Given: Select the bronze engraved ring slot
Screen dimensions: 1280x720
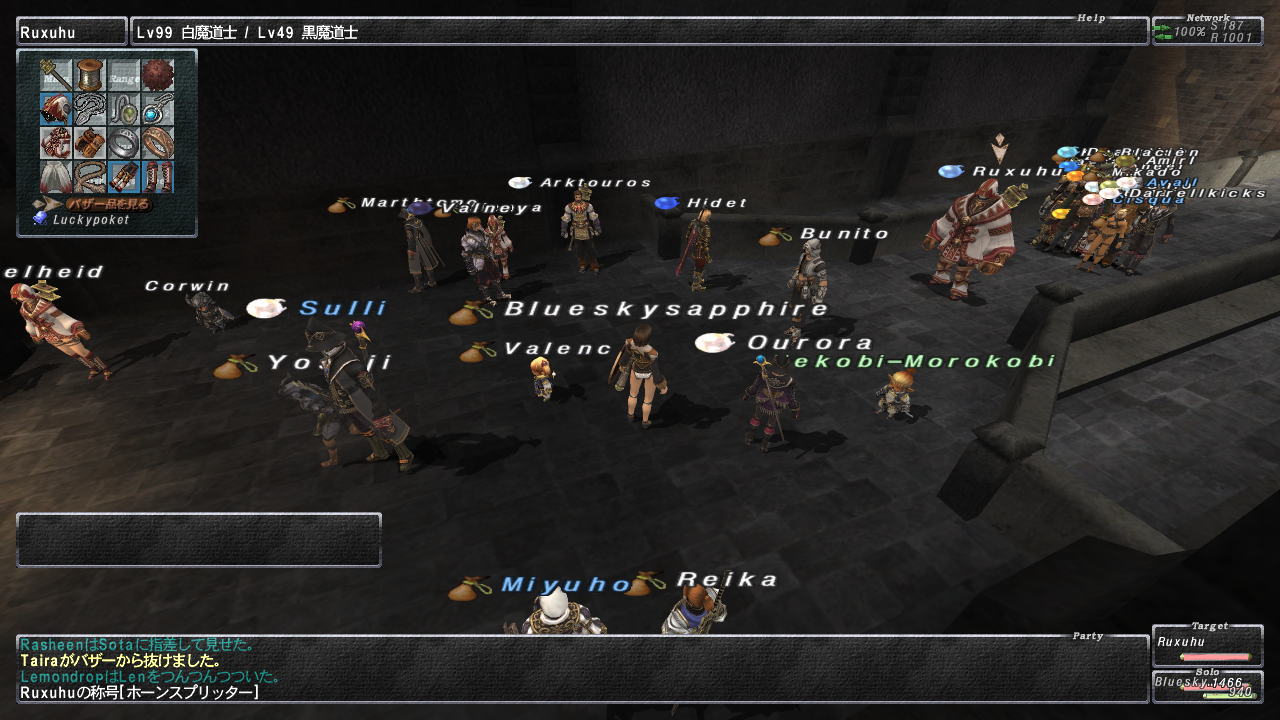Looking at the screenshot, I should 158,143.
